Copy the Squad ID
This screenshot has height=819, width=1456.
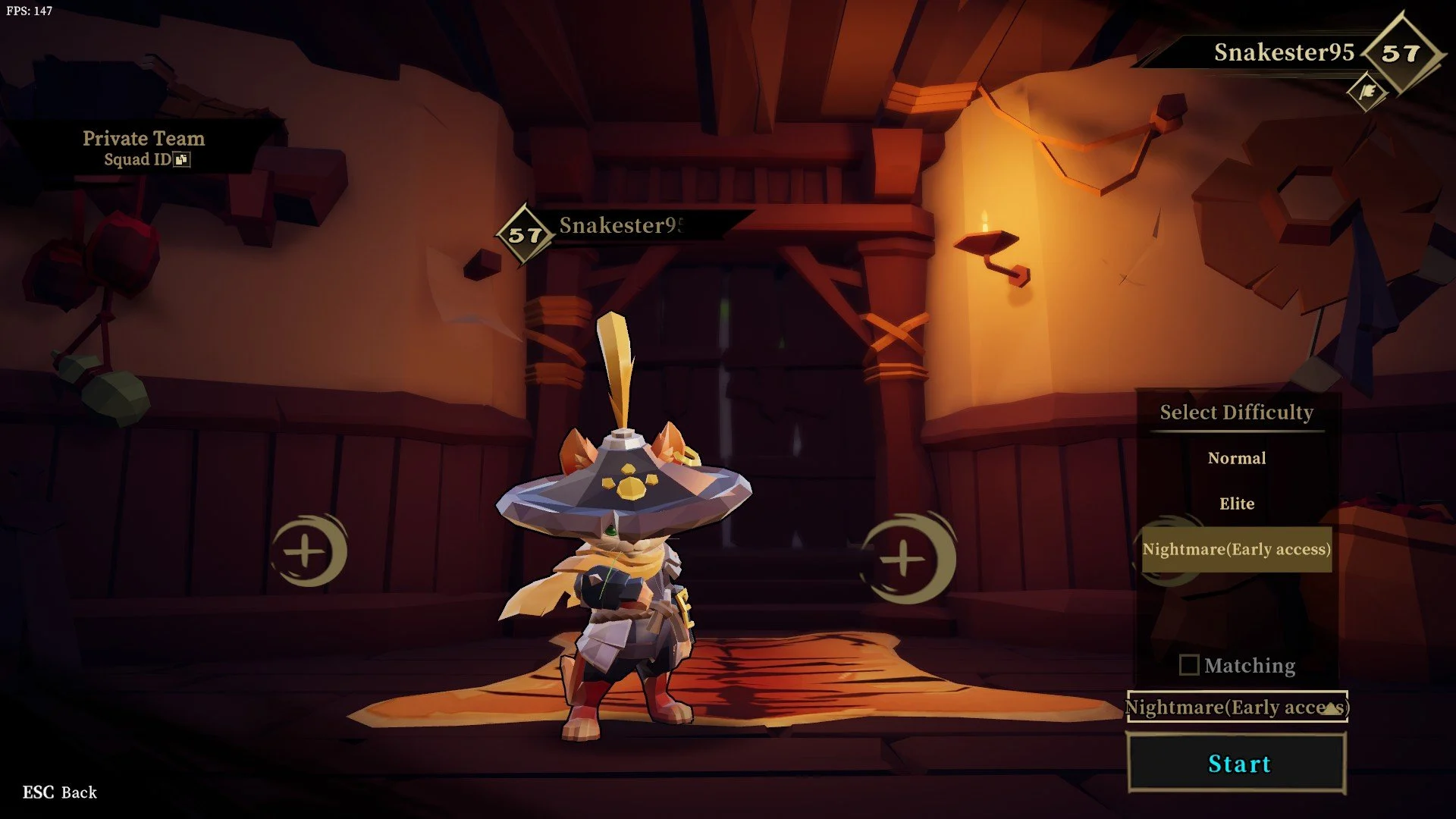point(182,159)
